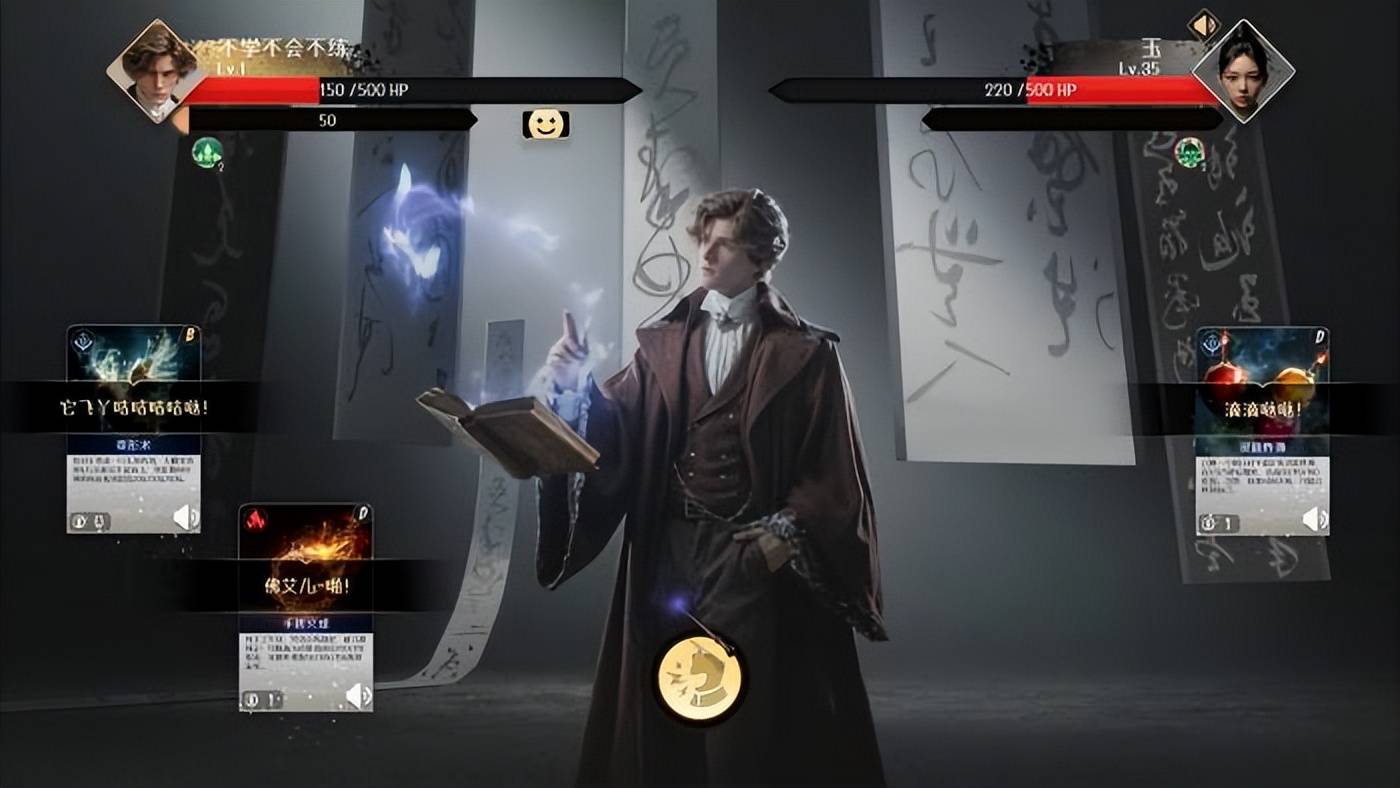Inspect the player's green buff status icon
Screen dimensions: 1400x788
click(207, 152)
